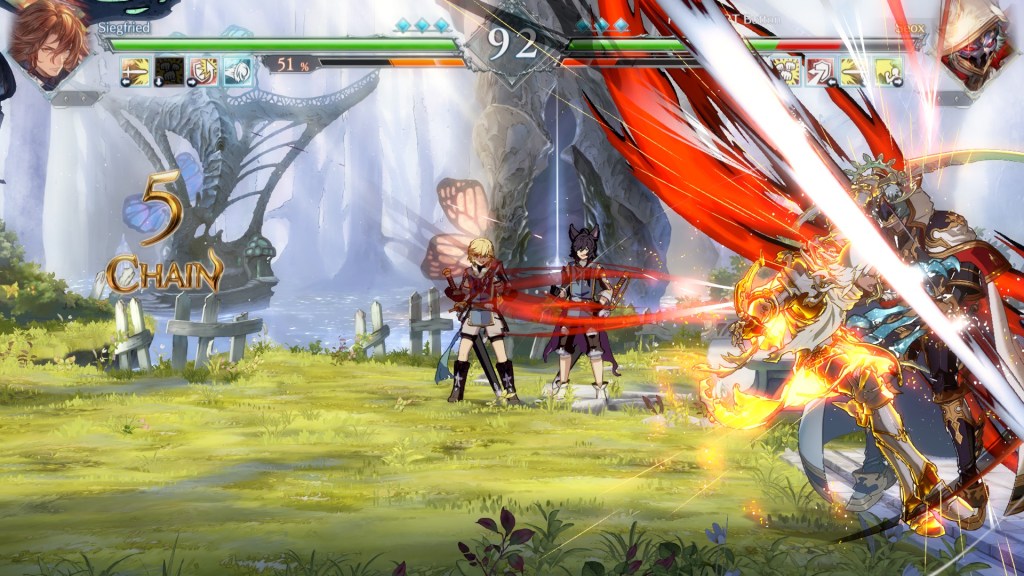Activate Siegfried's dark fists skill icon
Screen dimensions: 1024x576
(170, 71)
